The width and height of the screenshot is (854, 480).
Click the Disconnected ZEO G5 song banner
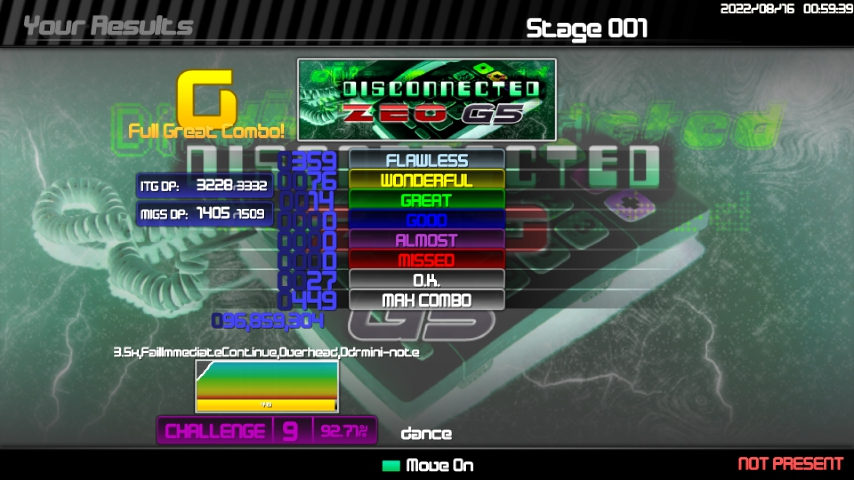(426, 99)
